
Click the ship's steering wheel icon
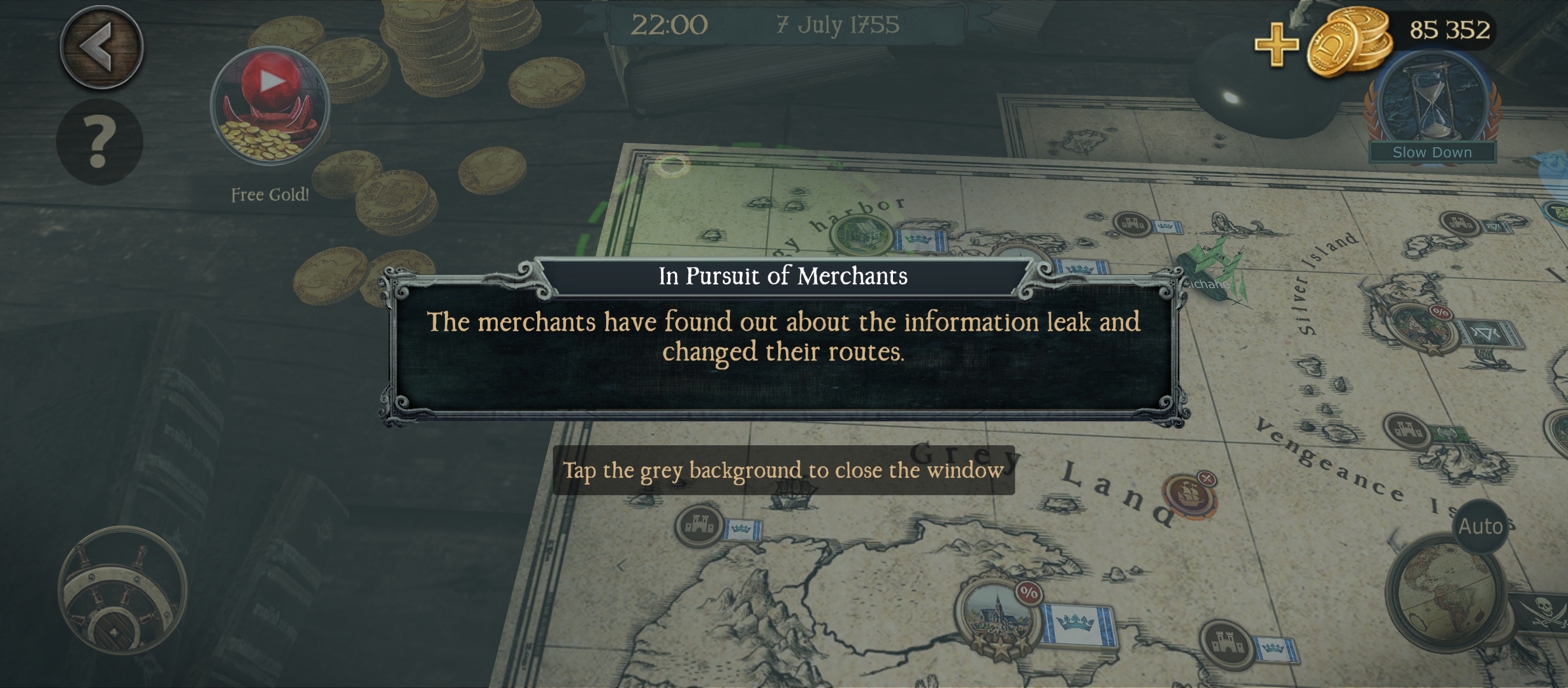(122, 591)
